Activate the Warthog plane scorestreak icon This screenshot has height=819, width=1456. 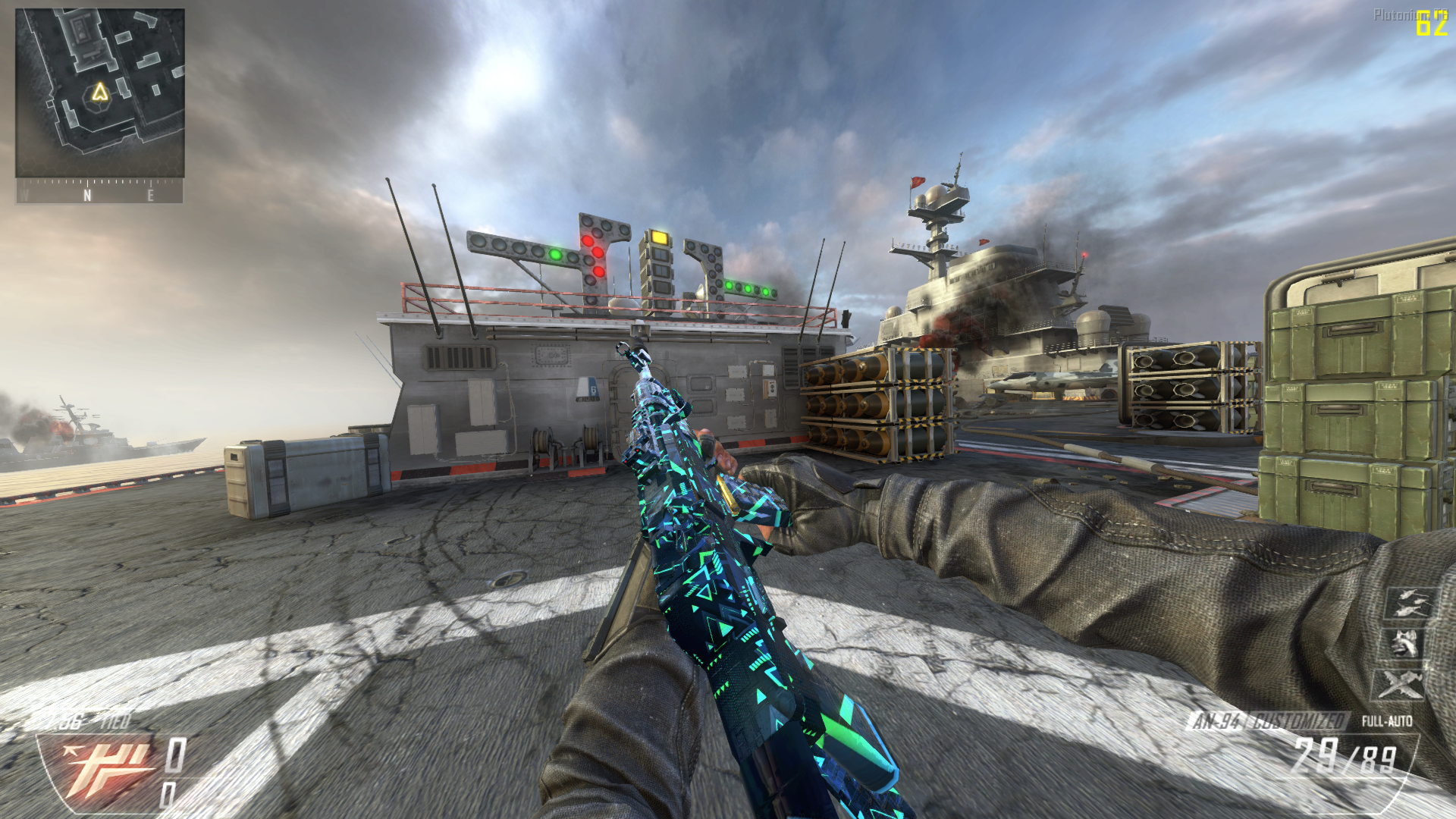(x=1401, y=685)
